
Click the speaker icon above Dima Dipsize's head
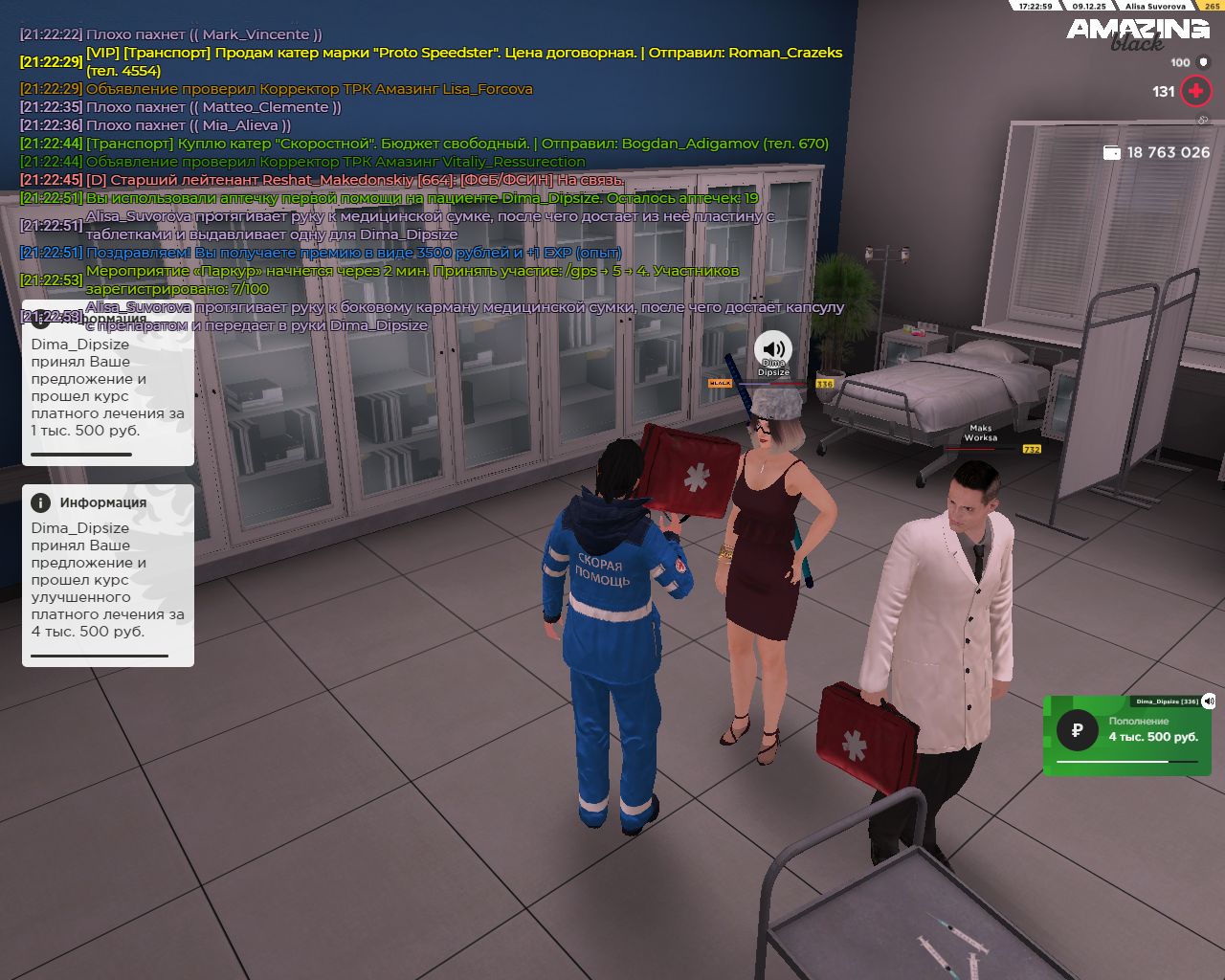pos(773,348)
